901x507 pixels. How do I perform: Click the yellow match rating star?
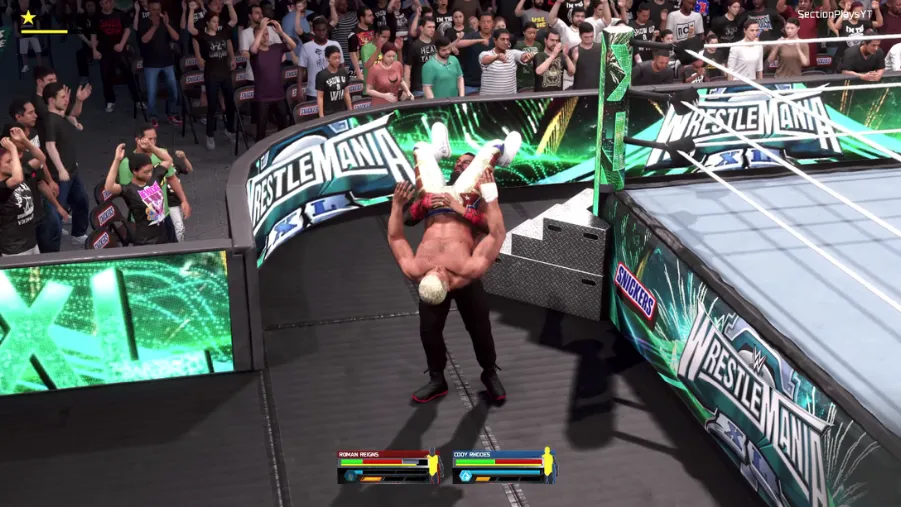[x=28, y=17]
